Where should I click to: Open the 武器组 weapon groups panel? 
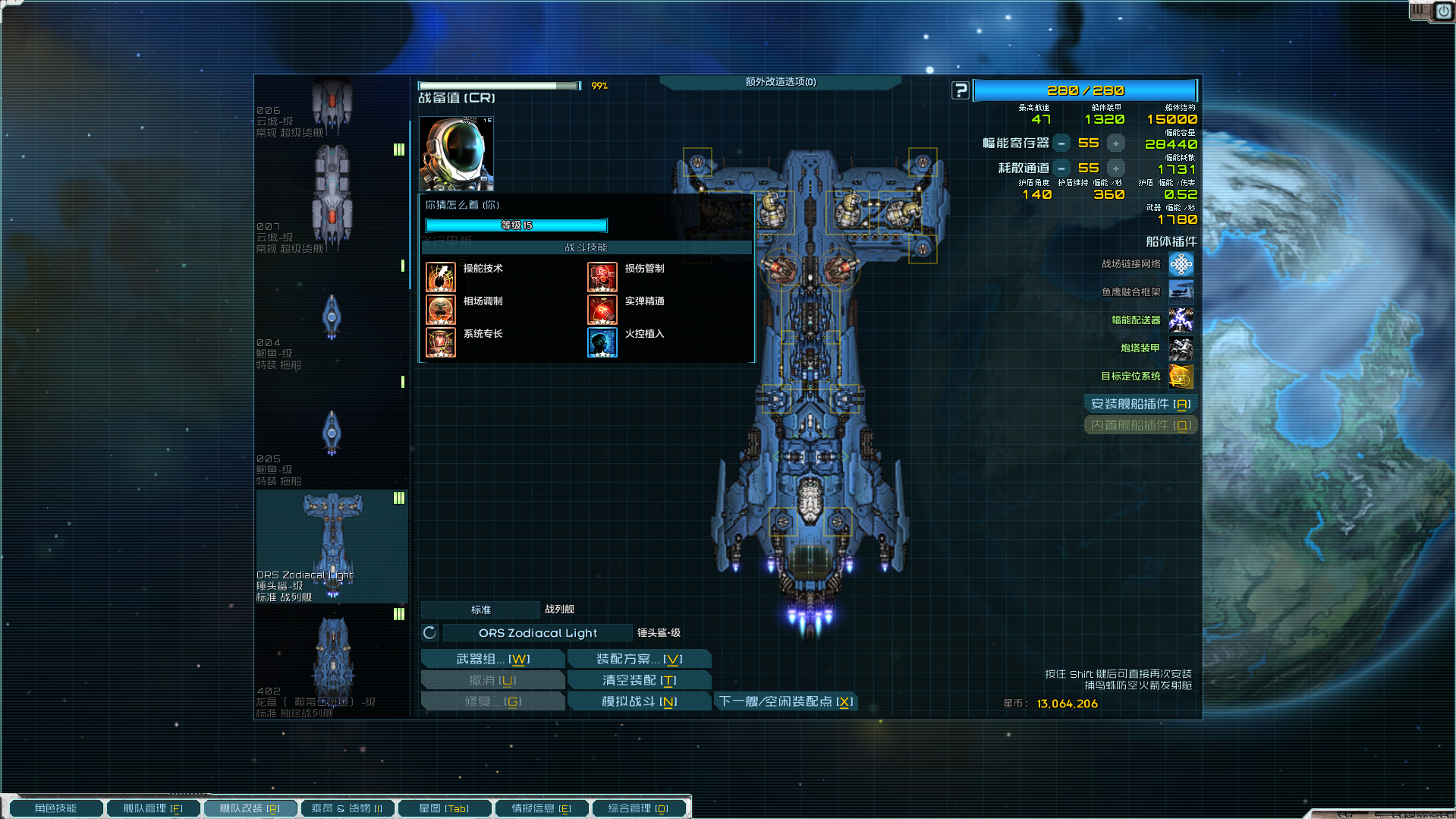point(492,659)
